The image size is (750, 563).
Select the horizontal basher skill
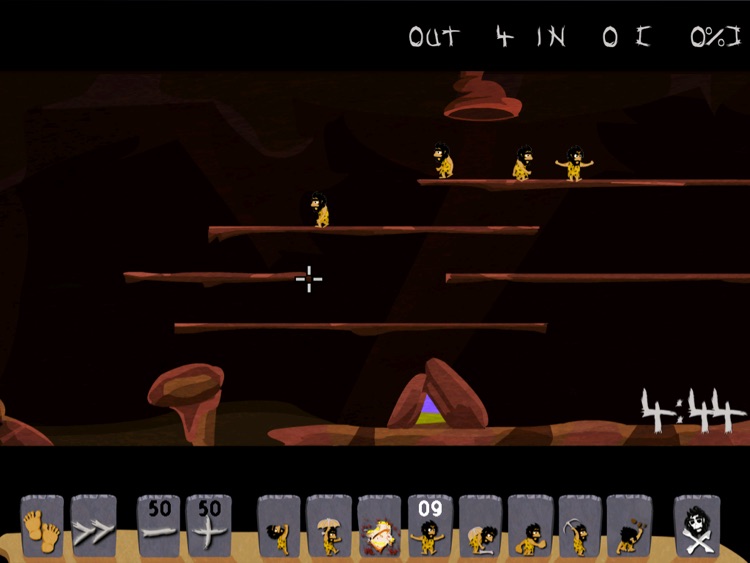tap(530, 525)
